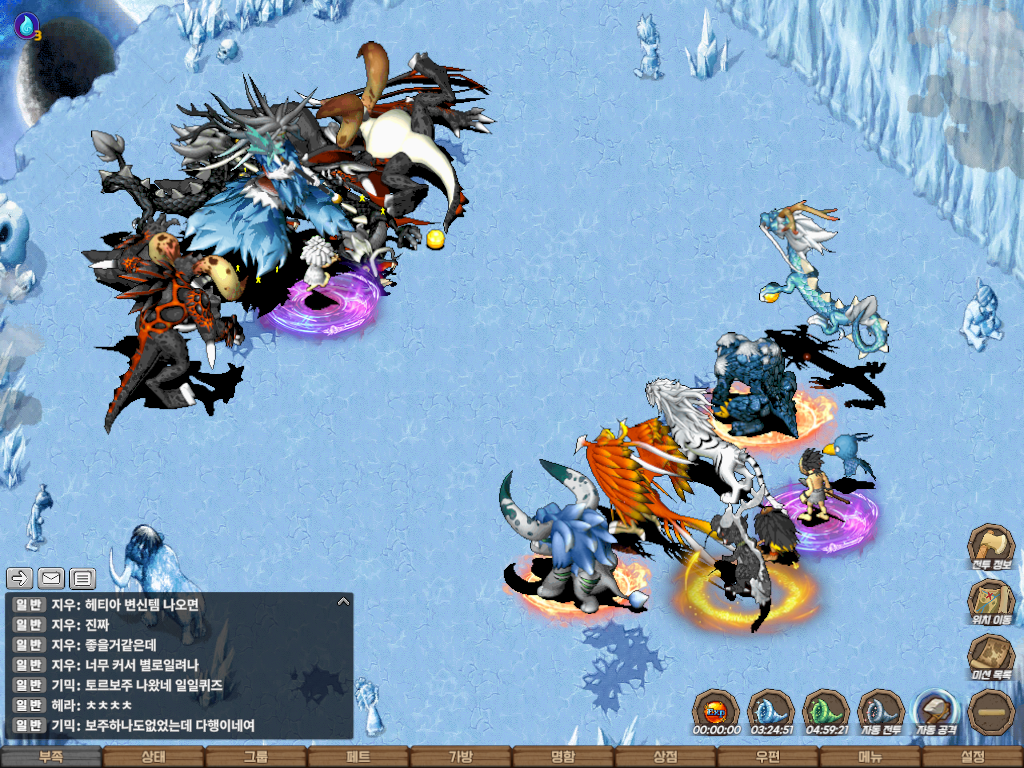
Task: Open 위치 이동 location move map icon
Action: [x=991, y=601]
